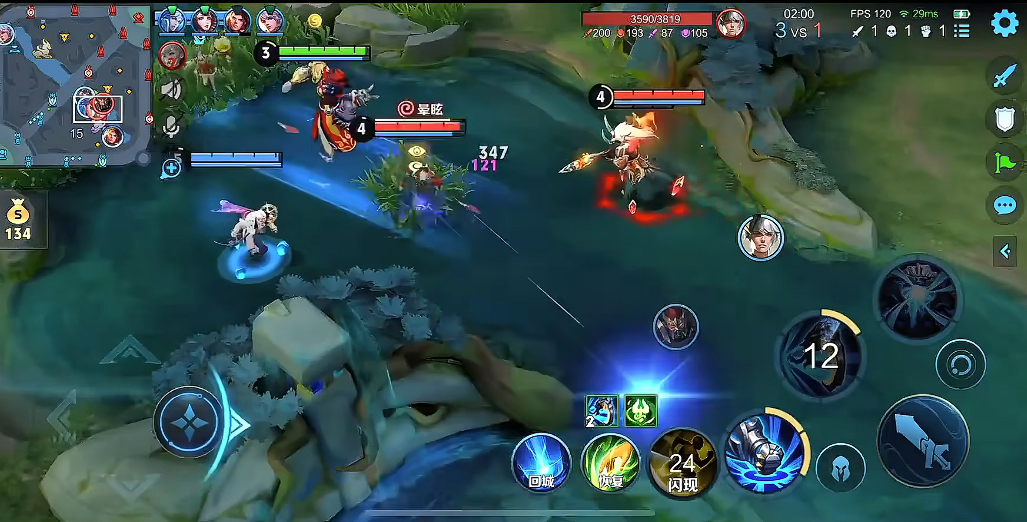Buy the green trident recommended item
This screenshot has width=1027, height=522.
pyautogui.click(x=641, y=410)
